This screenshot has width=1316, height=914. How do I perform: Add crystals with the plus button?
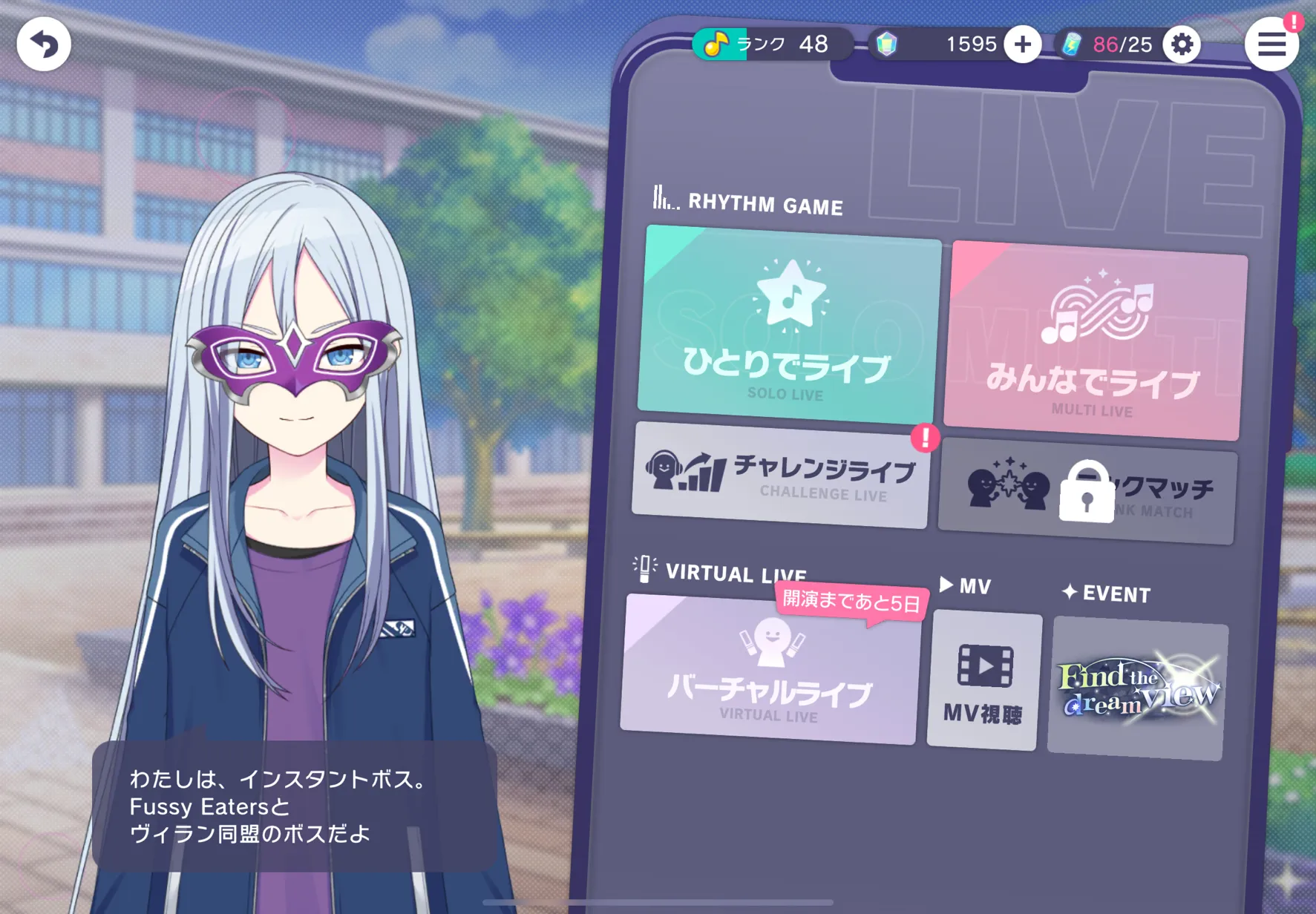1022,45
